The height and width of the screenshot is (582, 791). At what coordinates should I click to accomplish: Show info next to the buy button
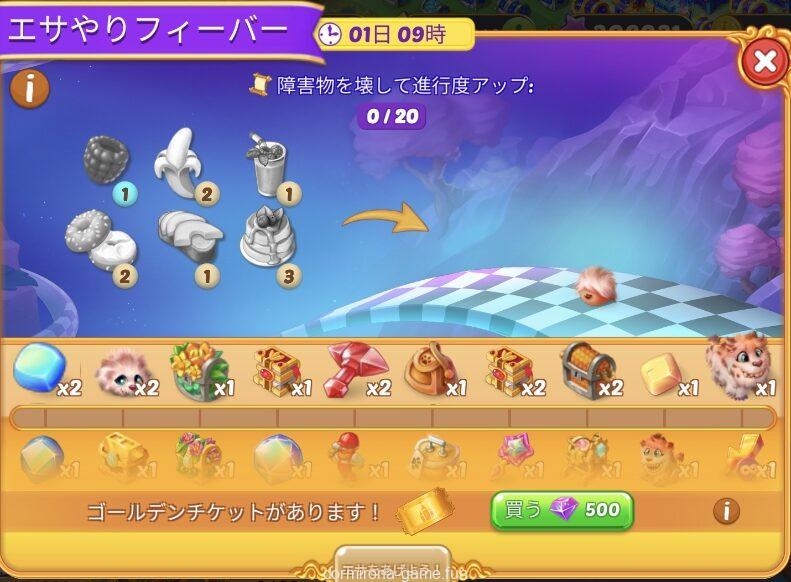[x=726, y=511]
